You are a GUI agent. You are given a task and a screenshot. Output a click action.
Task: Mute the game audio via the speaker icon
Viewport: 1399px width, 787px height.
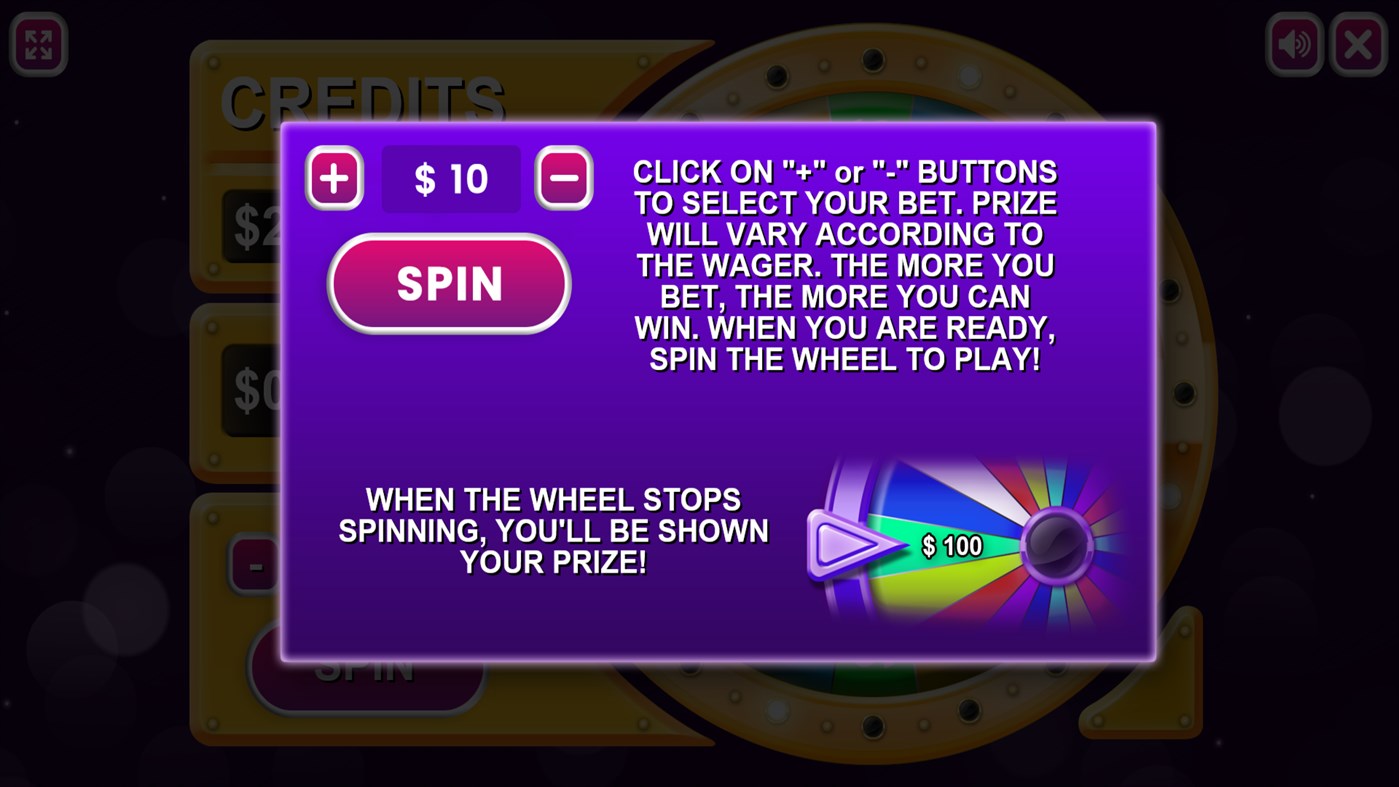[x=1292, y=43]
